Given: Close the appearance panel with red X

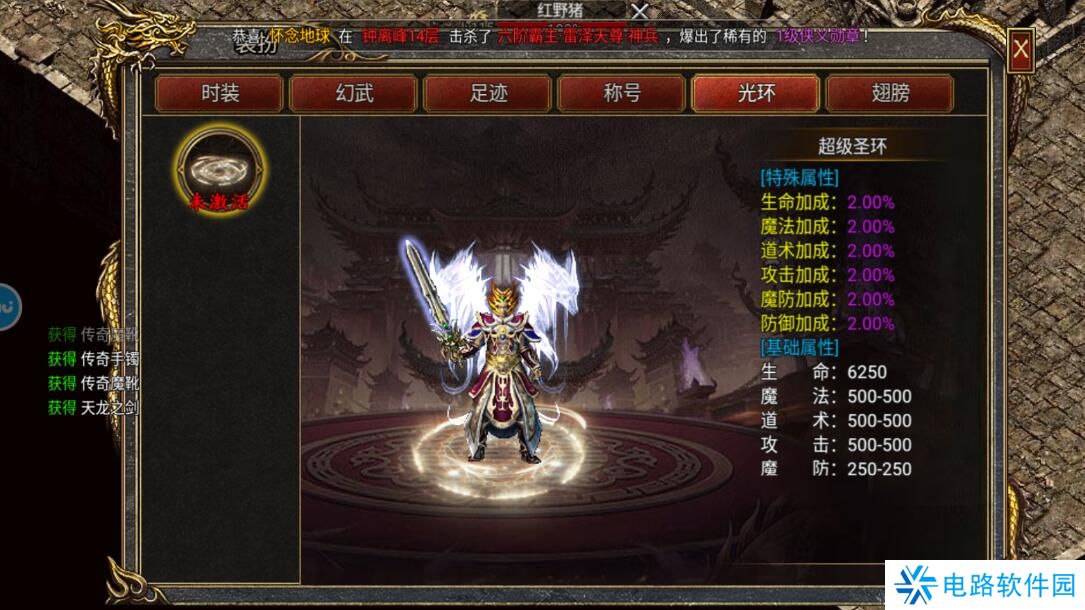Looking at the screenshot, I should pos(1020,49).
